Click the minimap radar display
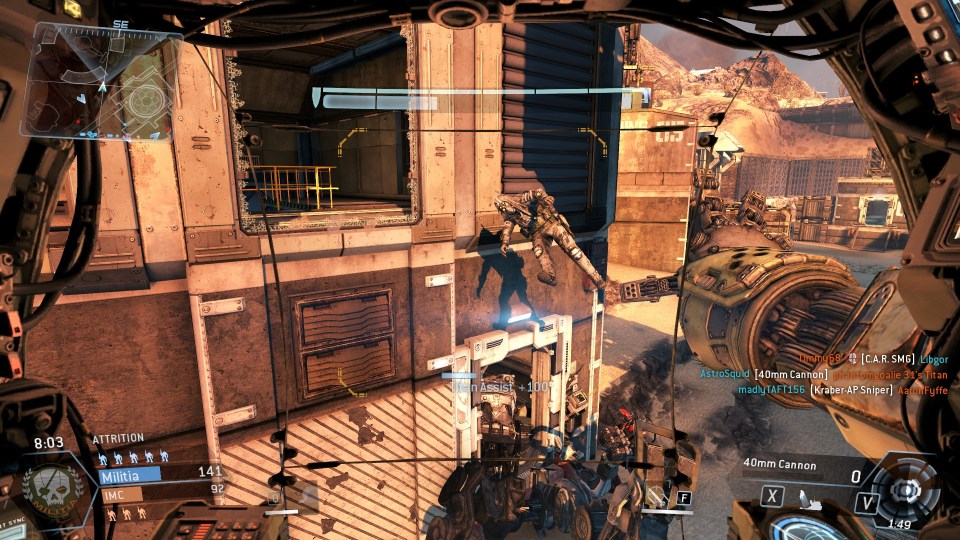960x540 pixels. coord(102,83)
